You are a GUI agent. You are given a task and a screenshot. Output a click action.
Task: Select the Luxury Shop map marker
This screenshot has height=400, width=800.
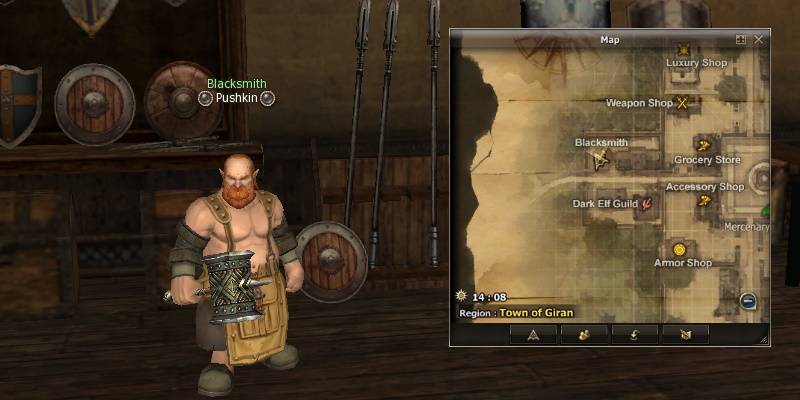pos(683,49)
